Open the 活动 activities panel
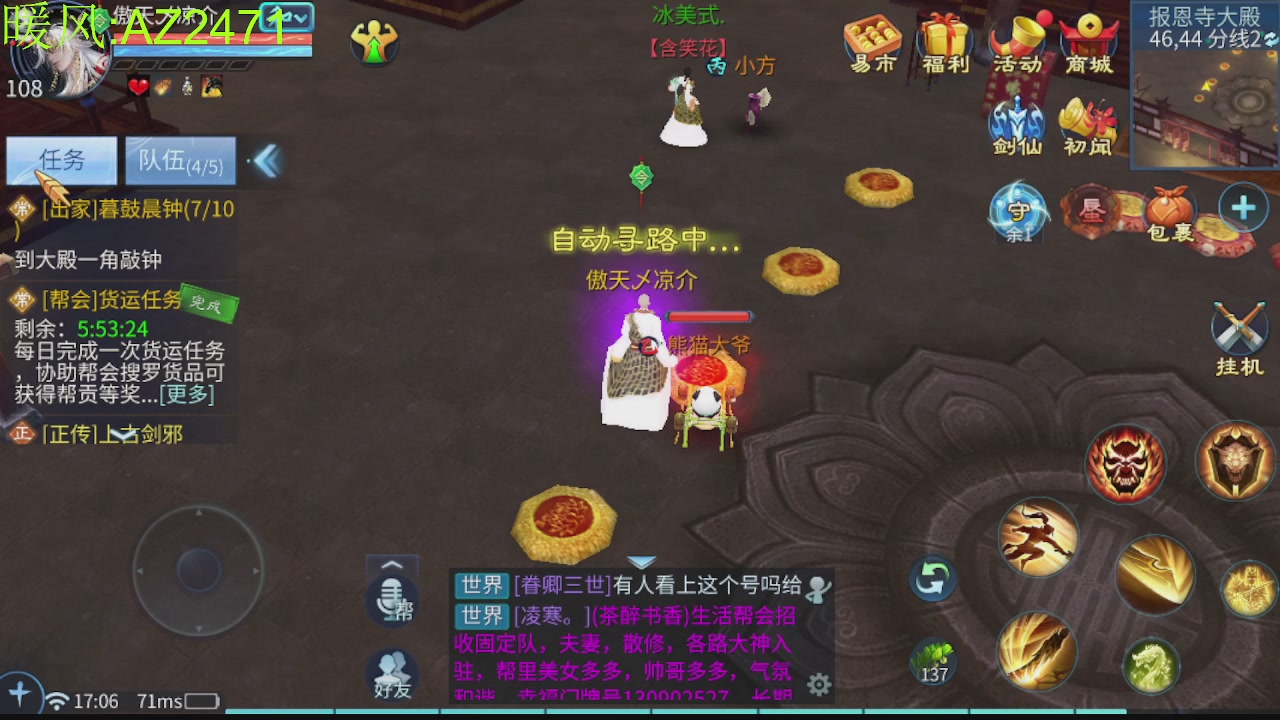The height and width of the screenshot is (720, 1280). coord(1017,35)
